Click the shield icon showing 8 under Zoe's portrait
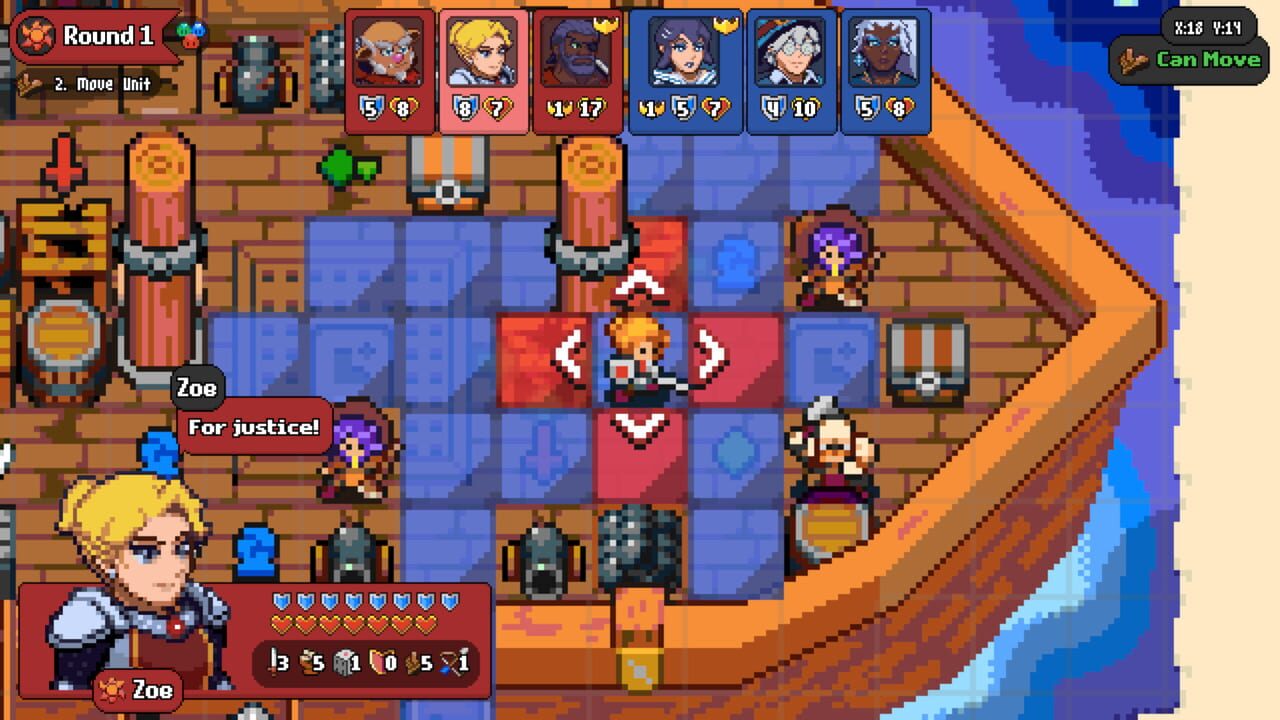The image size is (1280, 720). click(466, 107)
